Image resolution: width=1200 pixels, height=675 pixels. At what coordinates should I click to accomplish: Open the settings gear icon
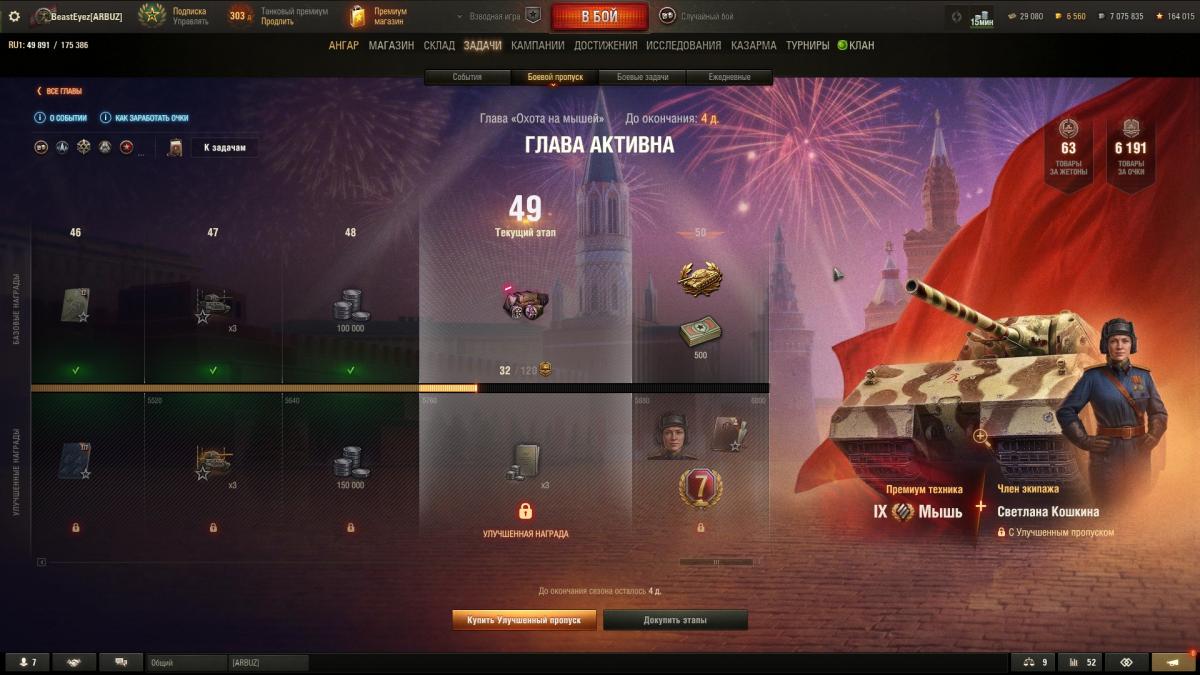tap(14, 17)
